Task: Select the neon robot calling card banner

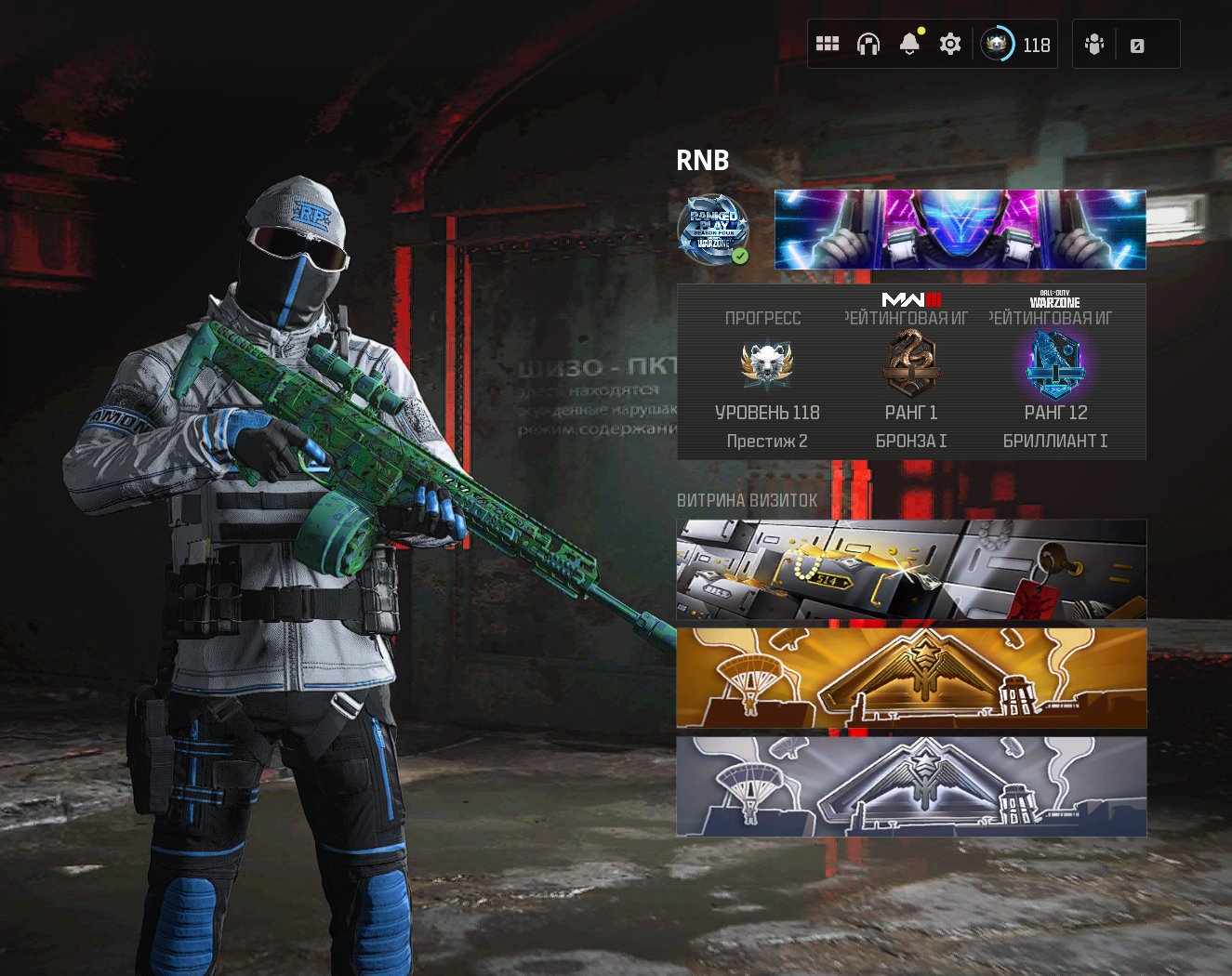Action: point(960,230)
